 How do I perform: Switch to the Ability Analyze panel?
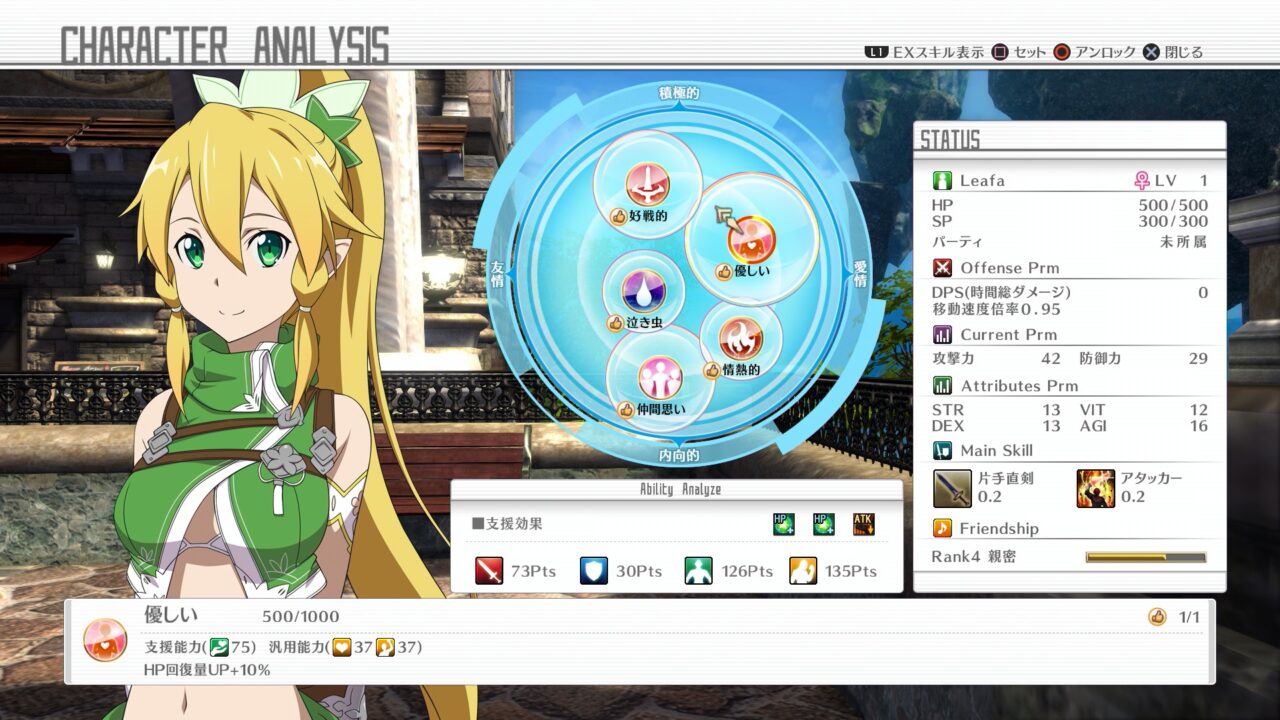tap(678, 489)
